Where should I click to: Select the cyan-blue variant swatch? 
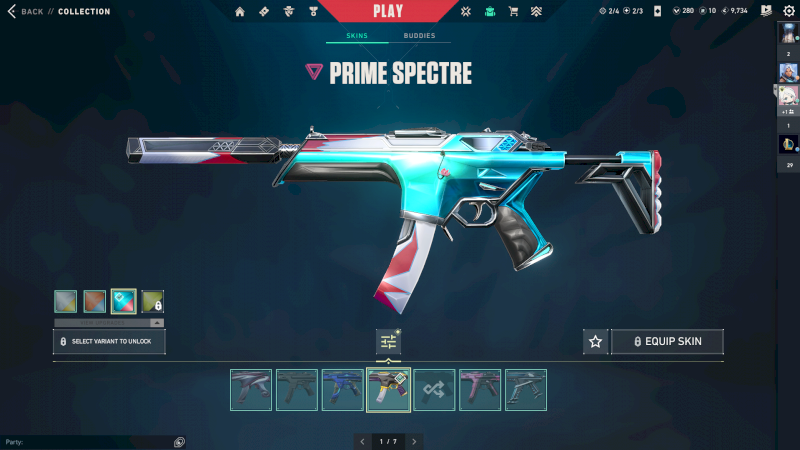124,301
